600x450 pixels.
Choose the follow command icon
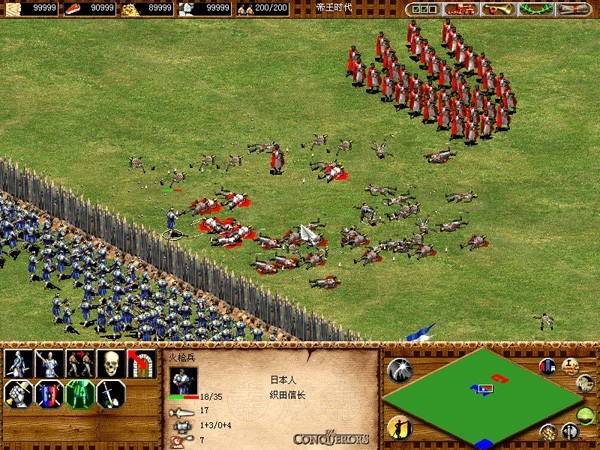pyautogui.click(x=80, y=363)
